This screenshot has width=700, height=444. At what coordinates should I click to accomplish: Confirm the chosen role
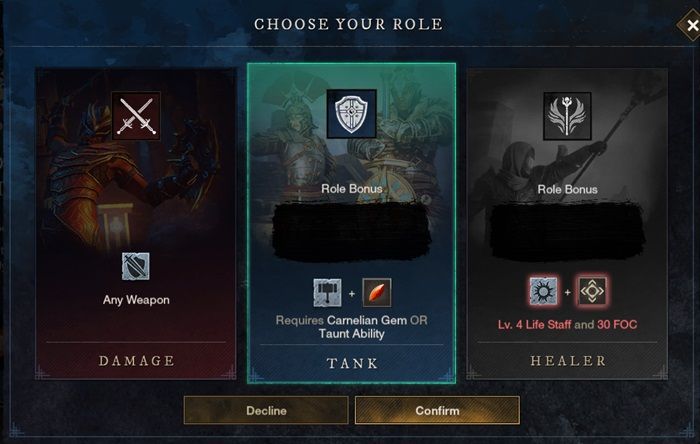tap(437, 410)
